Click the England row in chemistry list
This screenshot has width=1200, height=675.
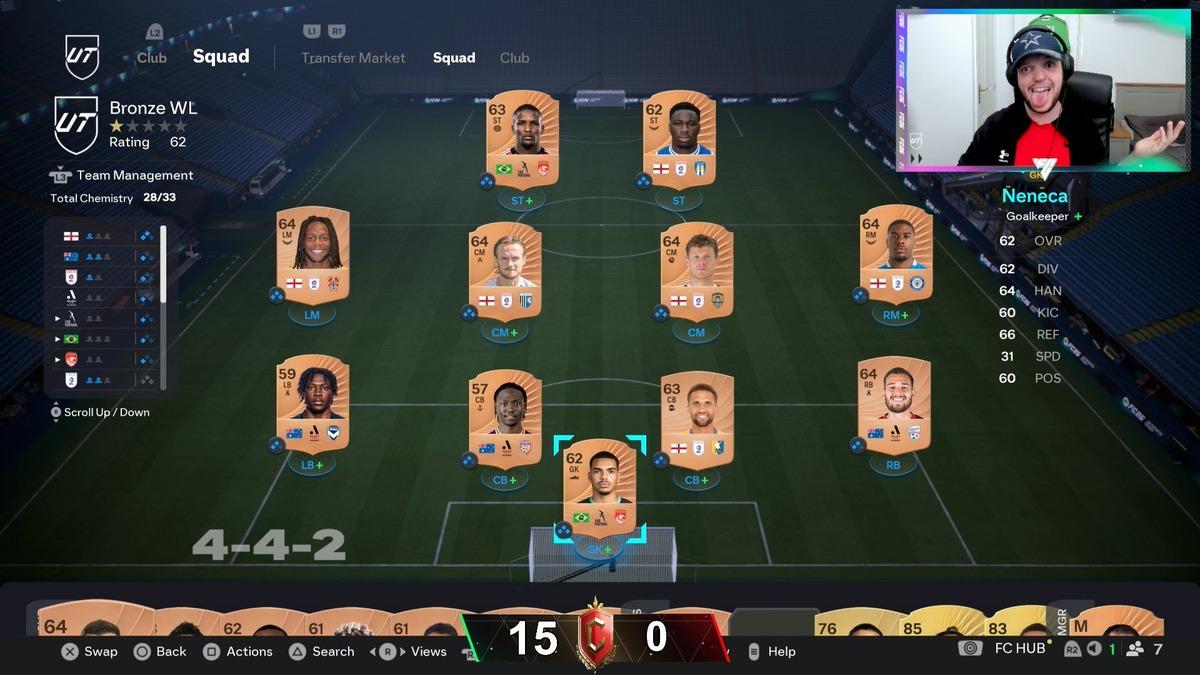click(x=100, y=236)
